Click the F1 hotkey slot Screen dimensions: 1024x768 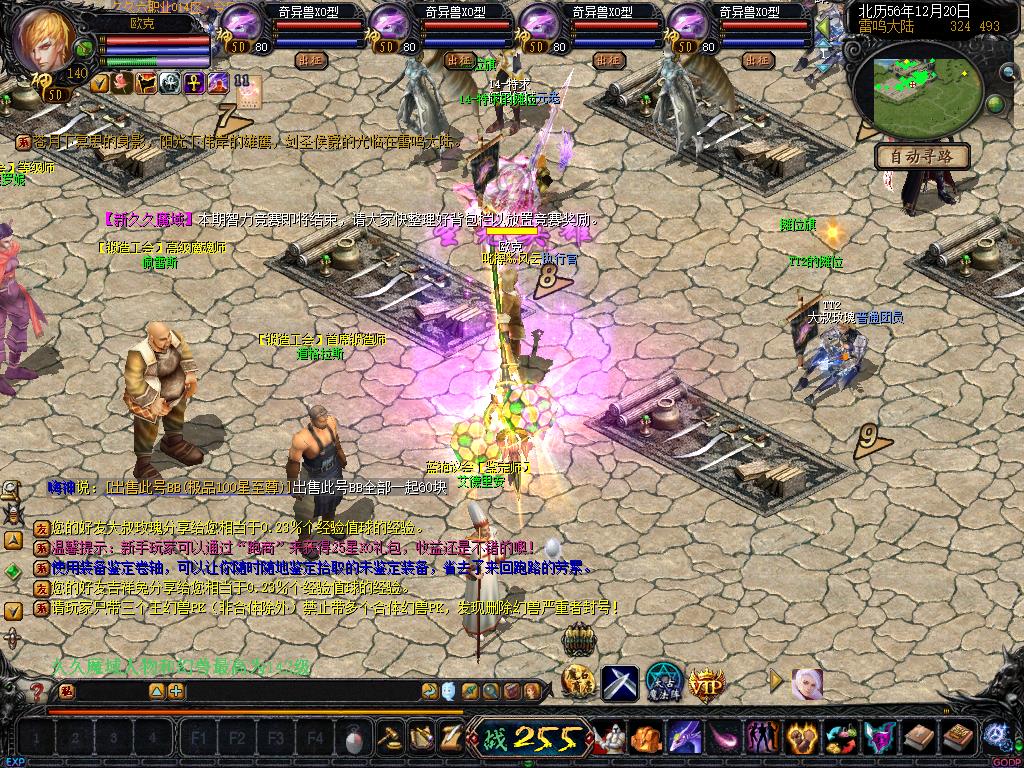[199, 739]
